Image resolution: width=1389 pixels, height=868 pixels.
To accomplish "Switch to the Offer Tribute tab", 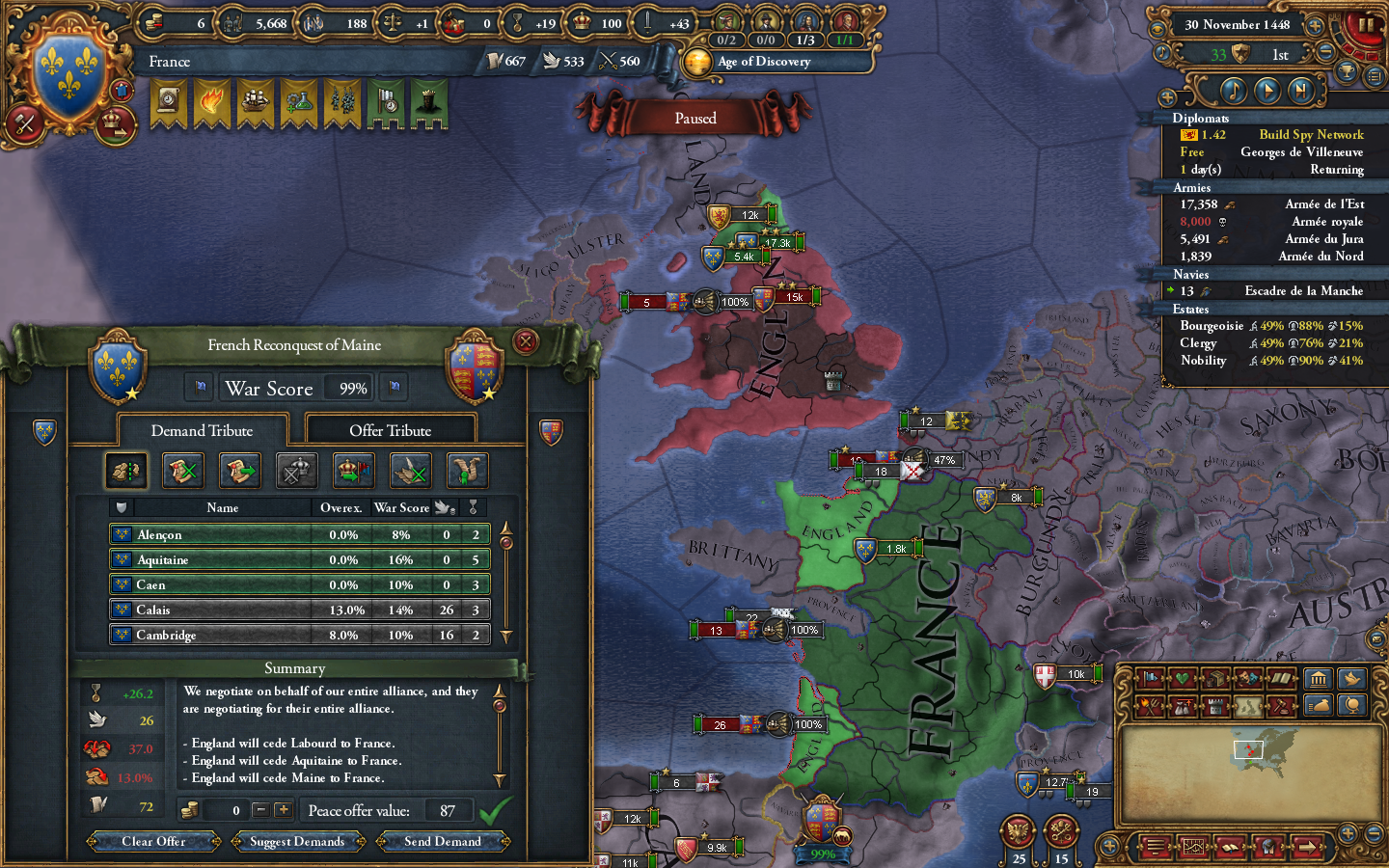I will click(390, 429).
